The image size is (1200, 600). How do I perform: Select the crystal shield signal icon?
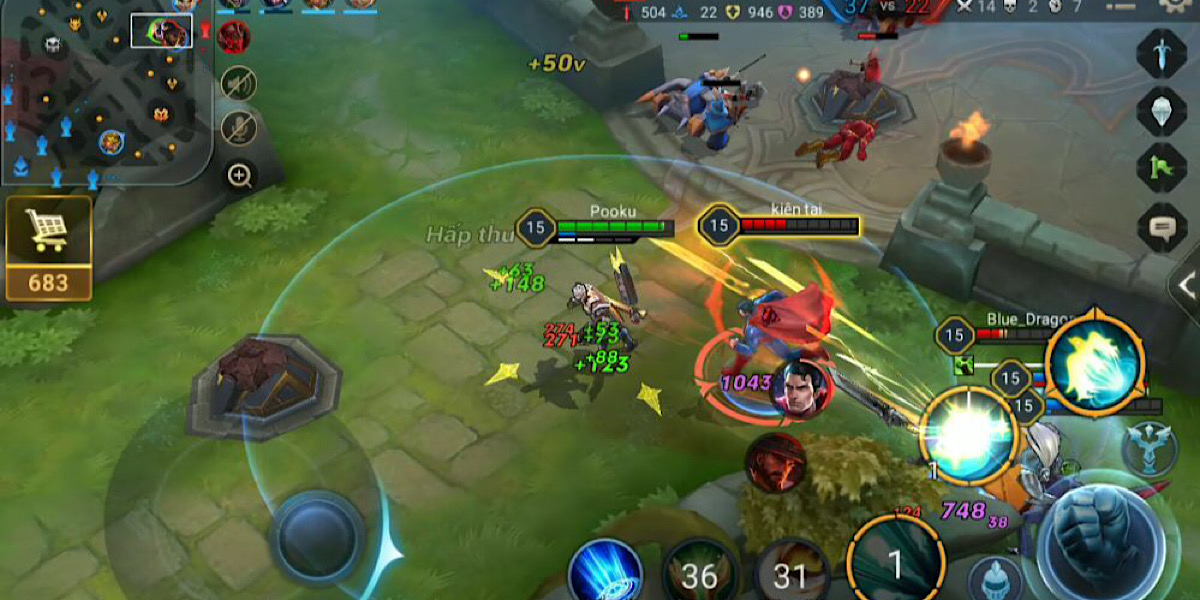click(1162, 111)
